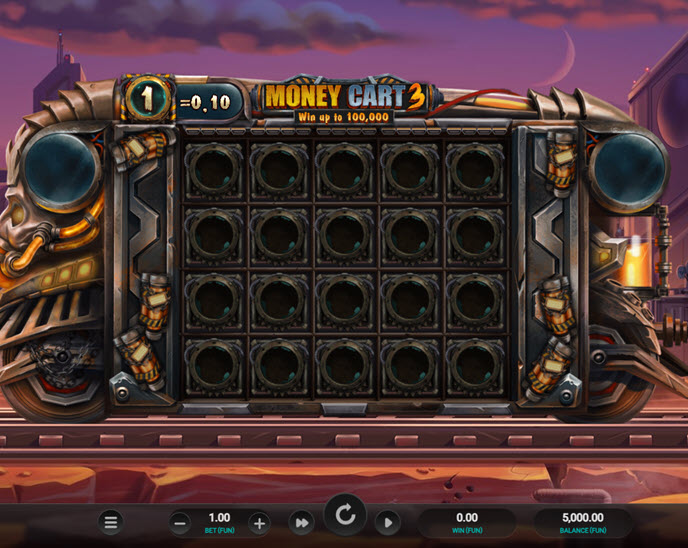Decrease the bet with the minus button
The image size is (688, 548).
click(180, 522)
